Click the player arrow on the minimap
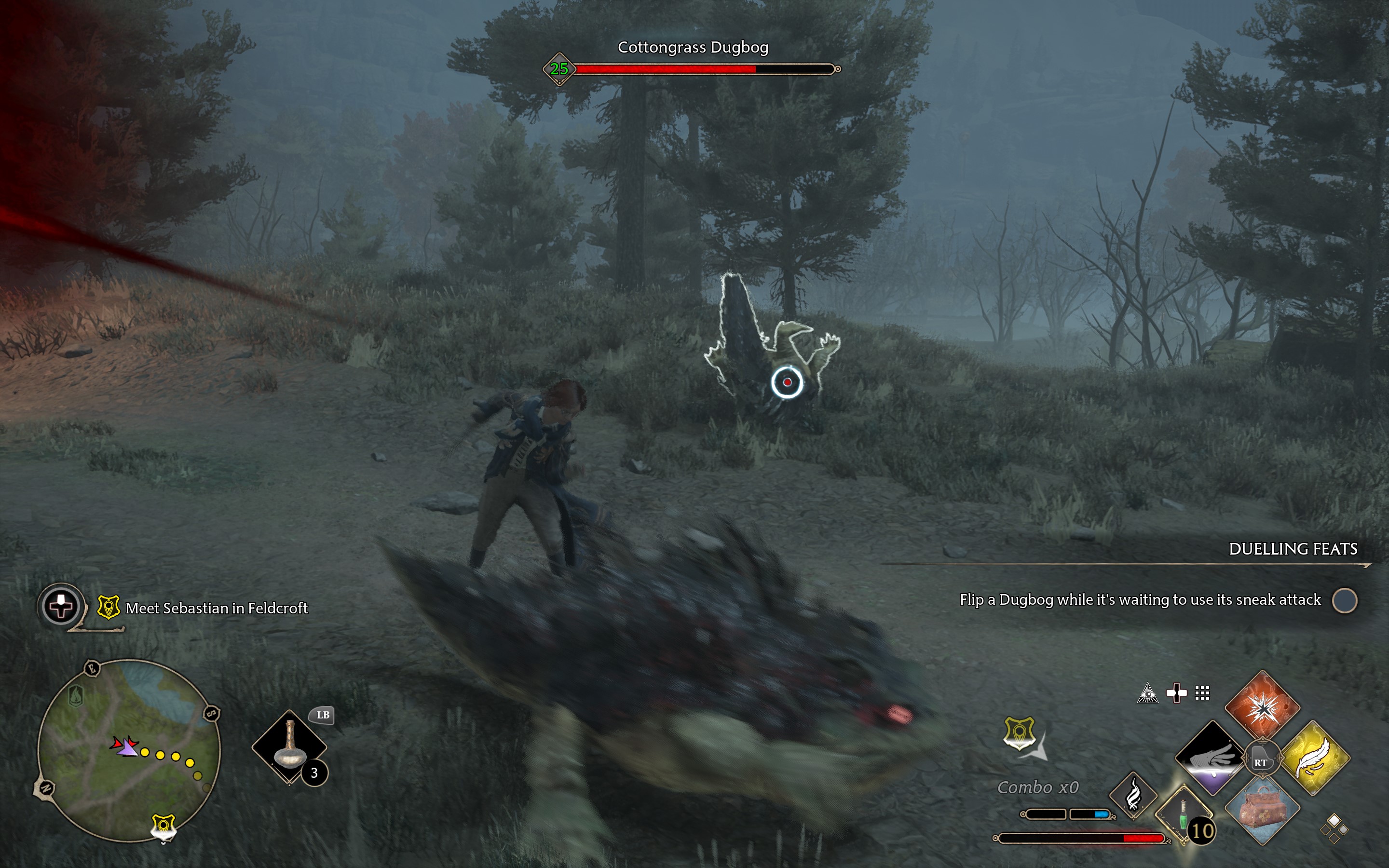 127,748
